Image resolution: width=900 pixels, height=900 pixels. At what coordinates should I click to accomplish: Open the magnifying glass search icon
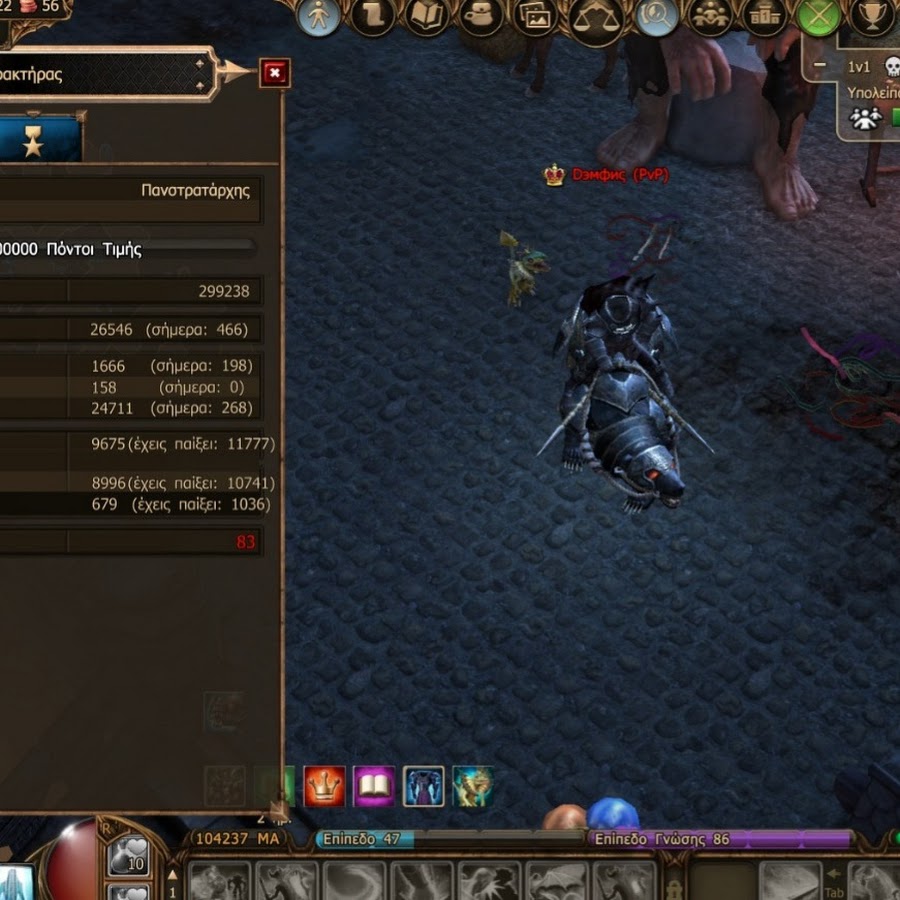[x=657, y=17]
